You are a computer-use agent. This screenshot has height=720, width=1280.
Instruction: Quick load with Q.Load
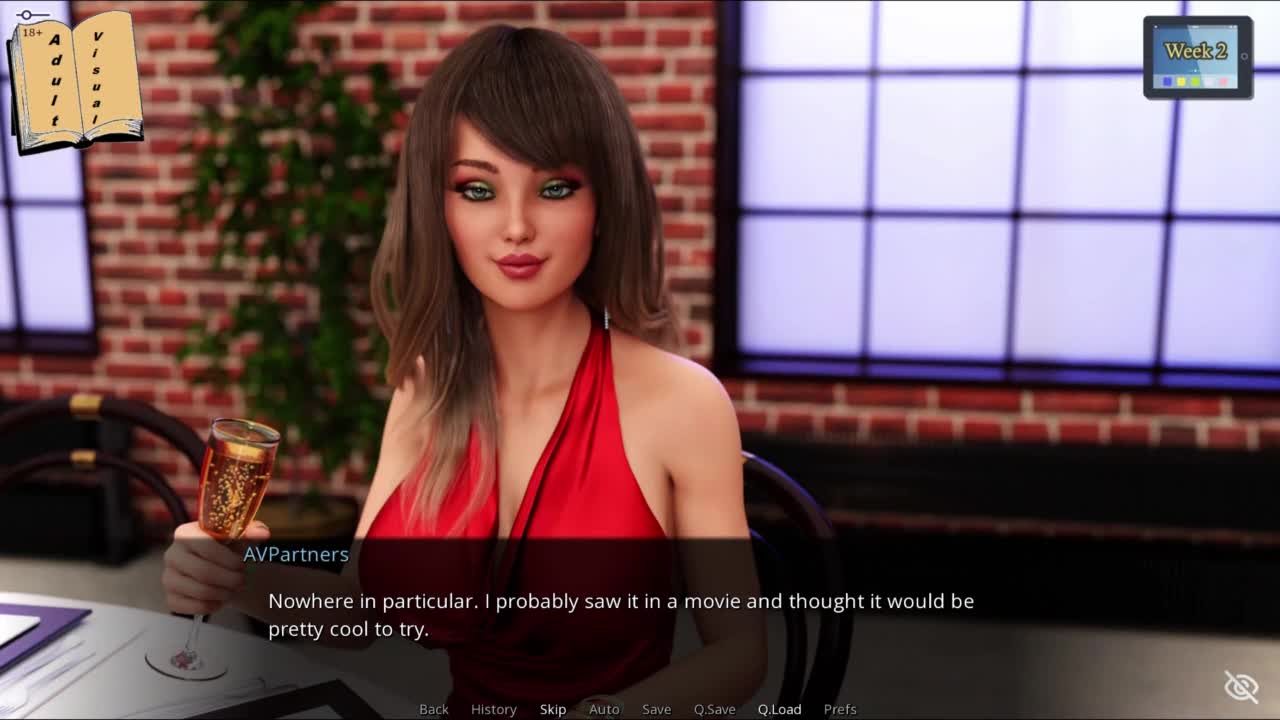coord(779,709)
